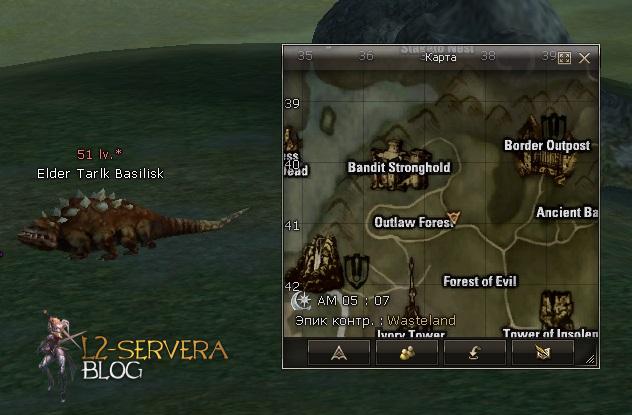Select Bandit Stronghold on the map
632x415 pixels.
pyautogui.click(x=398, y=167)
